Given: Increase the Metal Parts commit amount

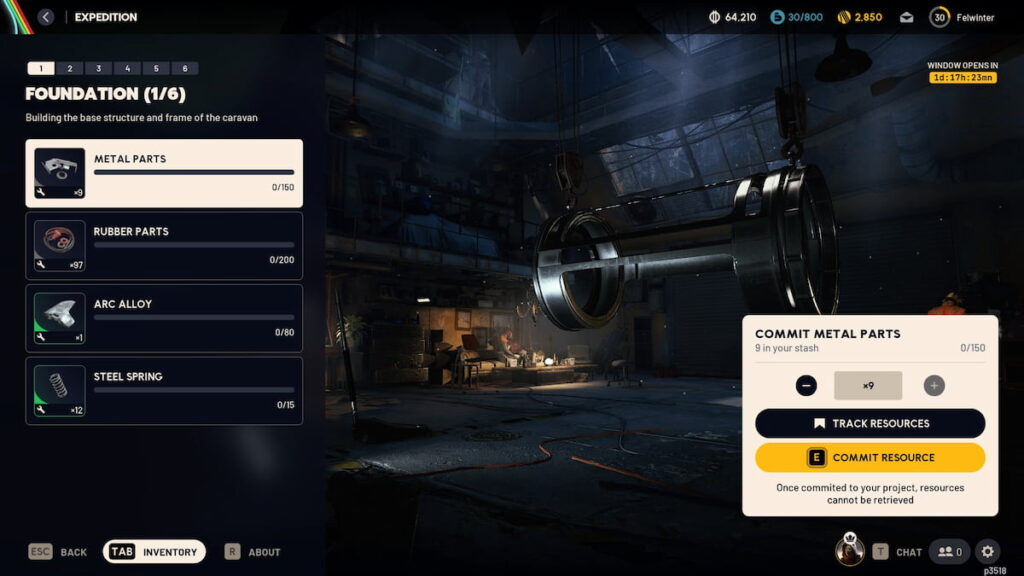Looking at the screenshot, I should (x=934, y=385).
